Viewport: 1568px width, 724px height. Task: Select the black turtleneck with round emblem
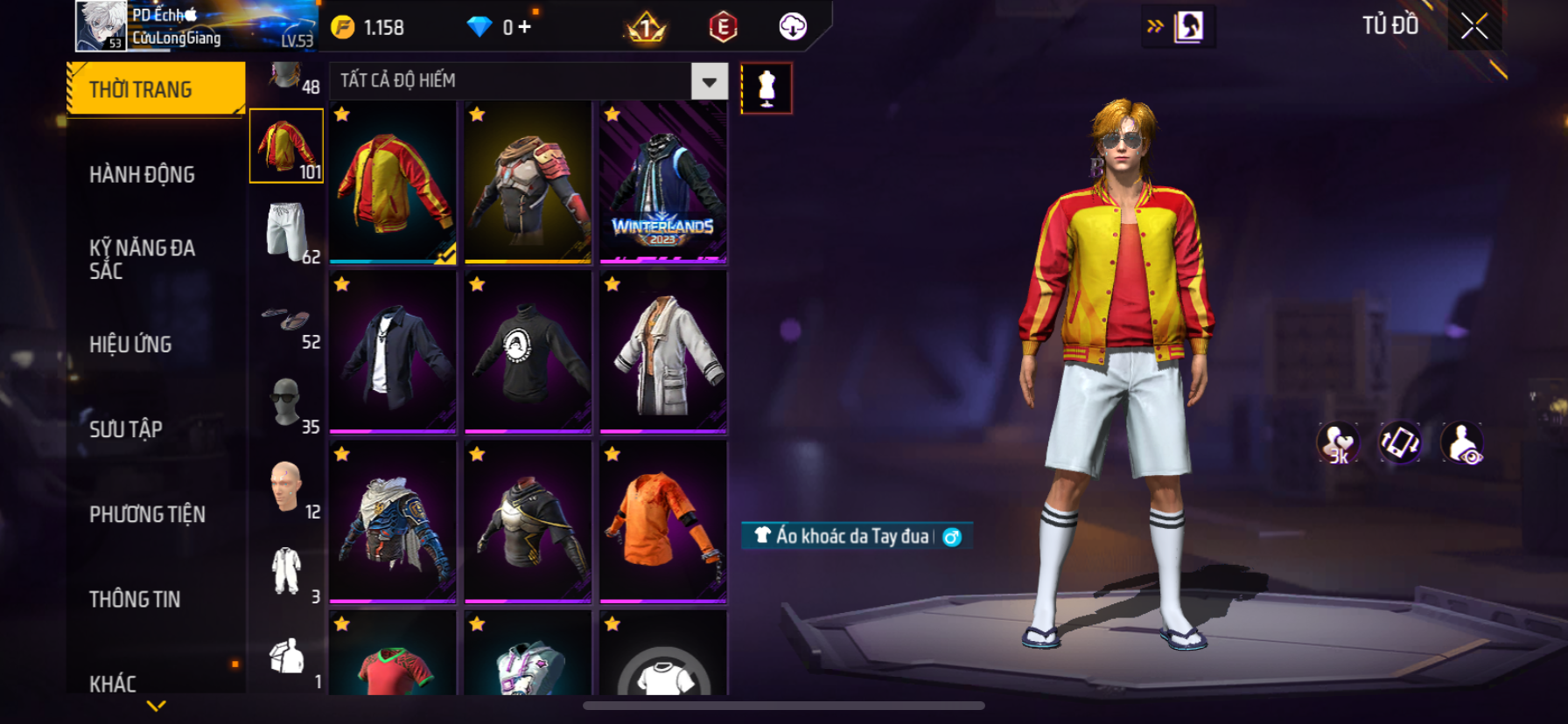click(528, 352)
